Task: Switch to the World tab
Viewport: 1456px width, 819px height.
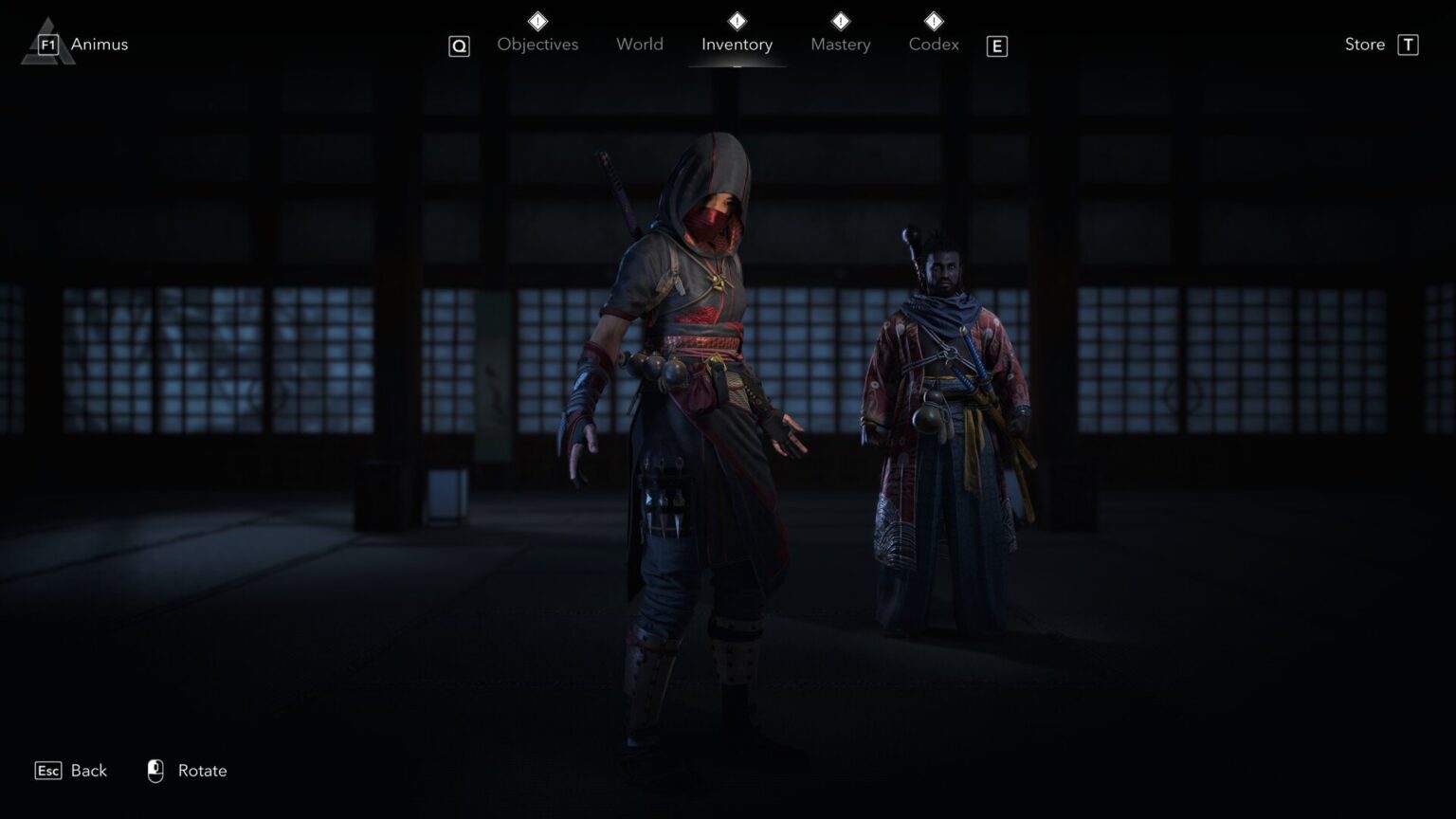Action: pos(639,44)
